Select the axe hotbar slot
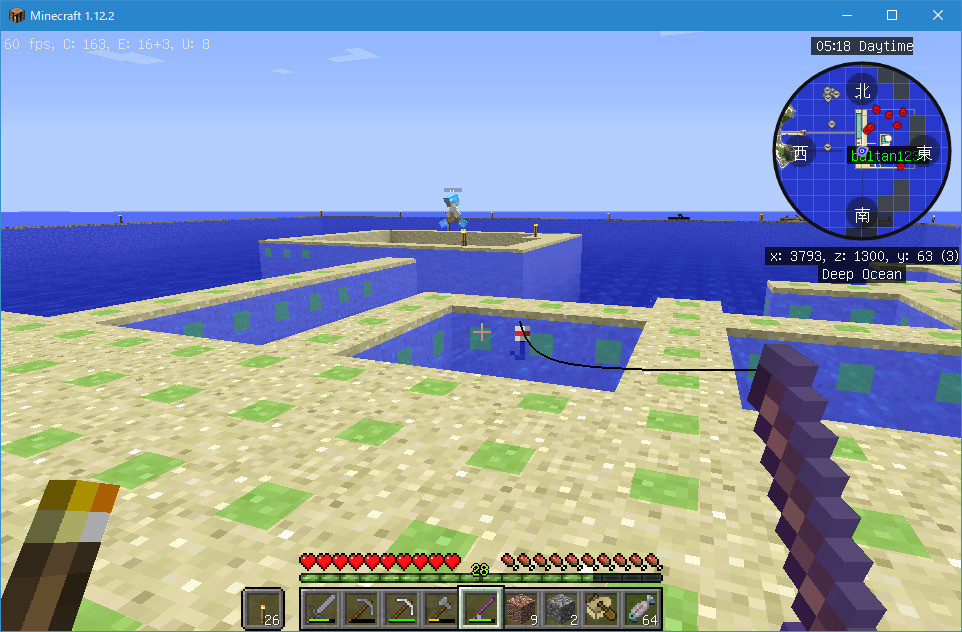The height and width of the screenshot is (632, 962). (441, 607)
